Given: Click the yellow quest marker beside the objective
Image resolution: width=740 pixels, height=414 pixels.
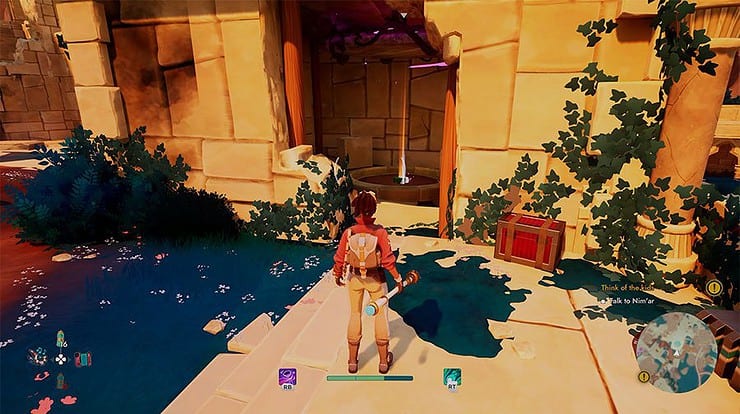Looking at the screenshot, I should [x=713, y=287].
